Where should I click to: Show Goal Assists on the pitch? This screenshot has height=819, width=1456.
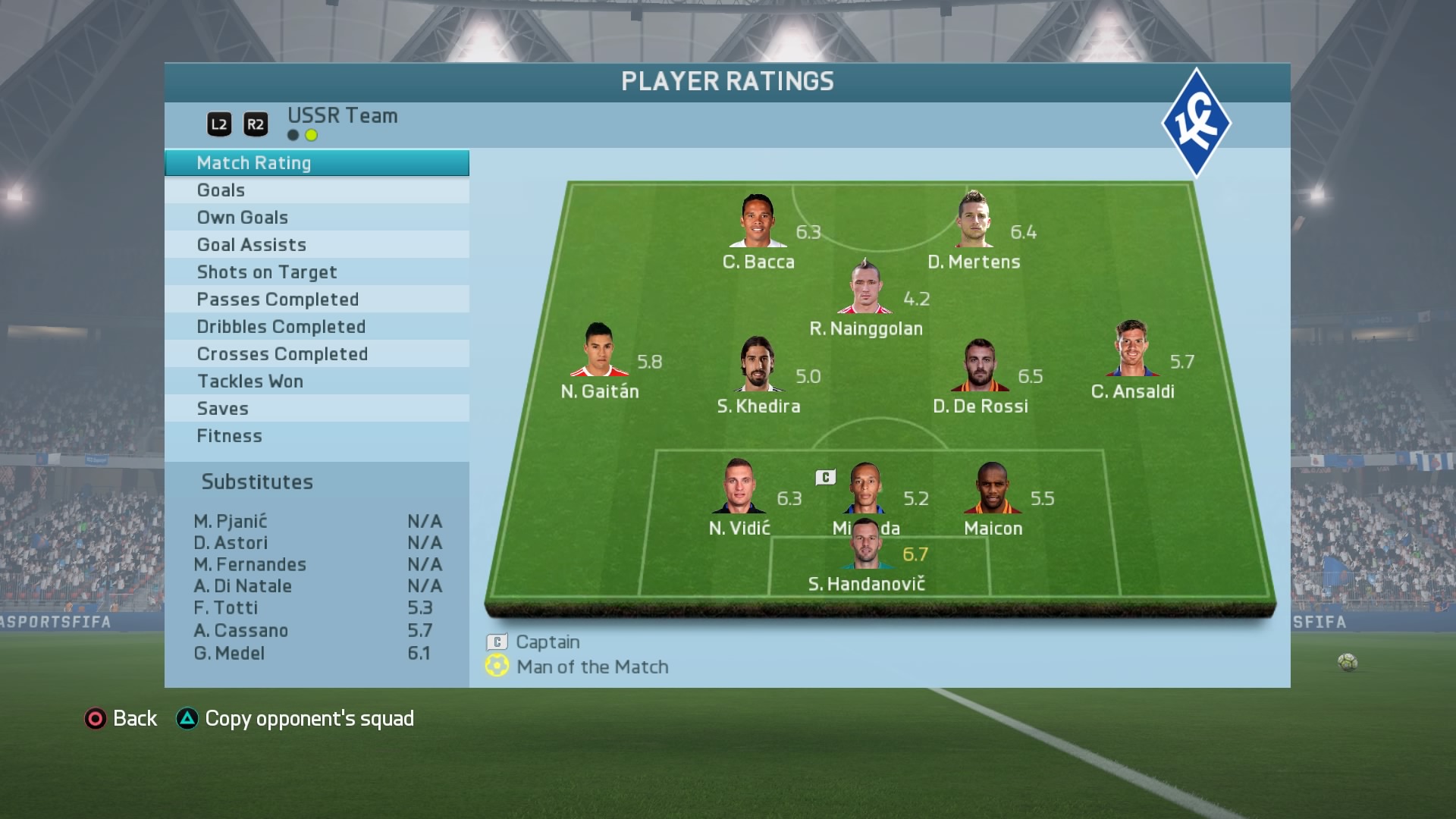316,245
